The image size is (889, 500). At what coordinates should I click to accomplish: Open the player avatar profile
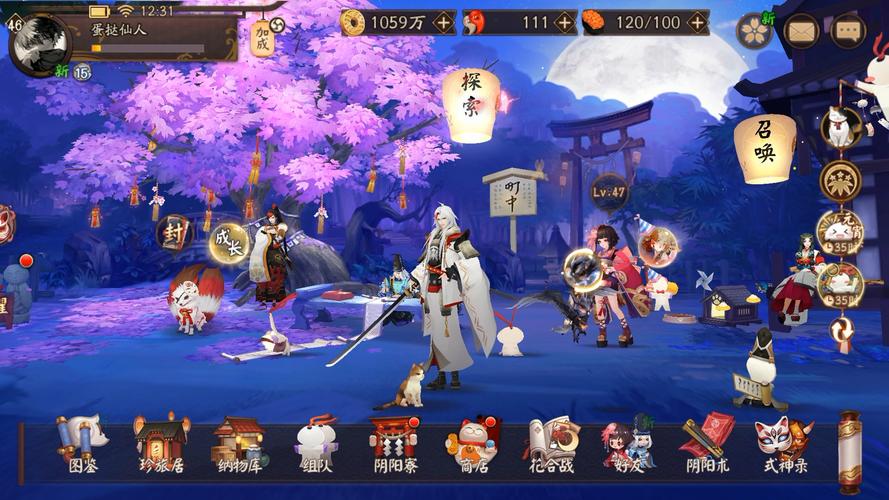click(x=40, y=41)
